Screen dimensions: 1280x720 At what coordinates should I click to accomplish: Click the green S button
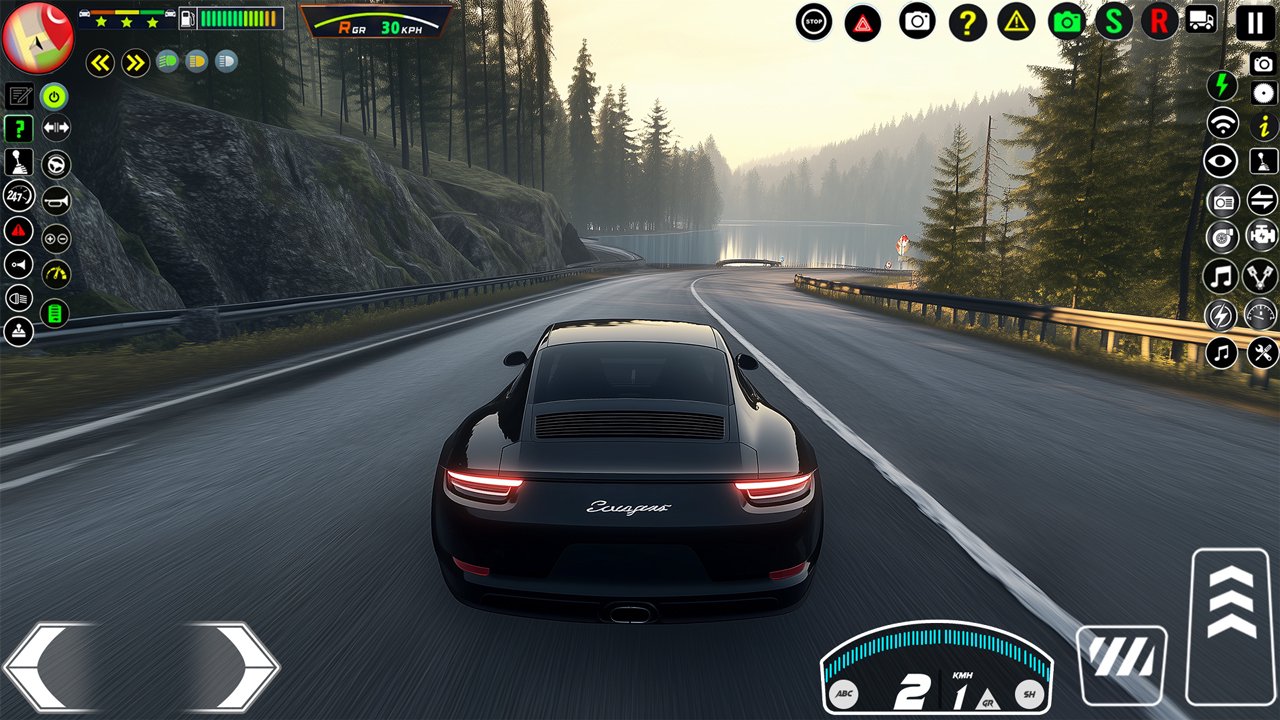coord(1113,21)
